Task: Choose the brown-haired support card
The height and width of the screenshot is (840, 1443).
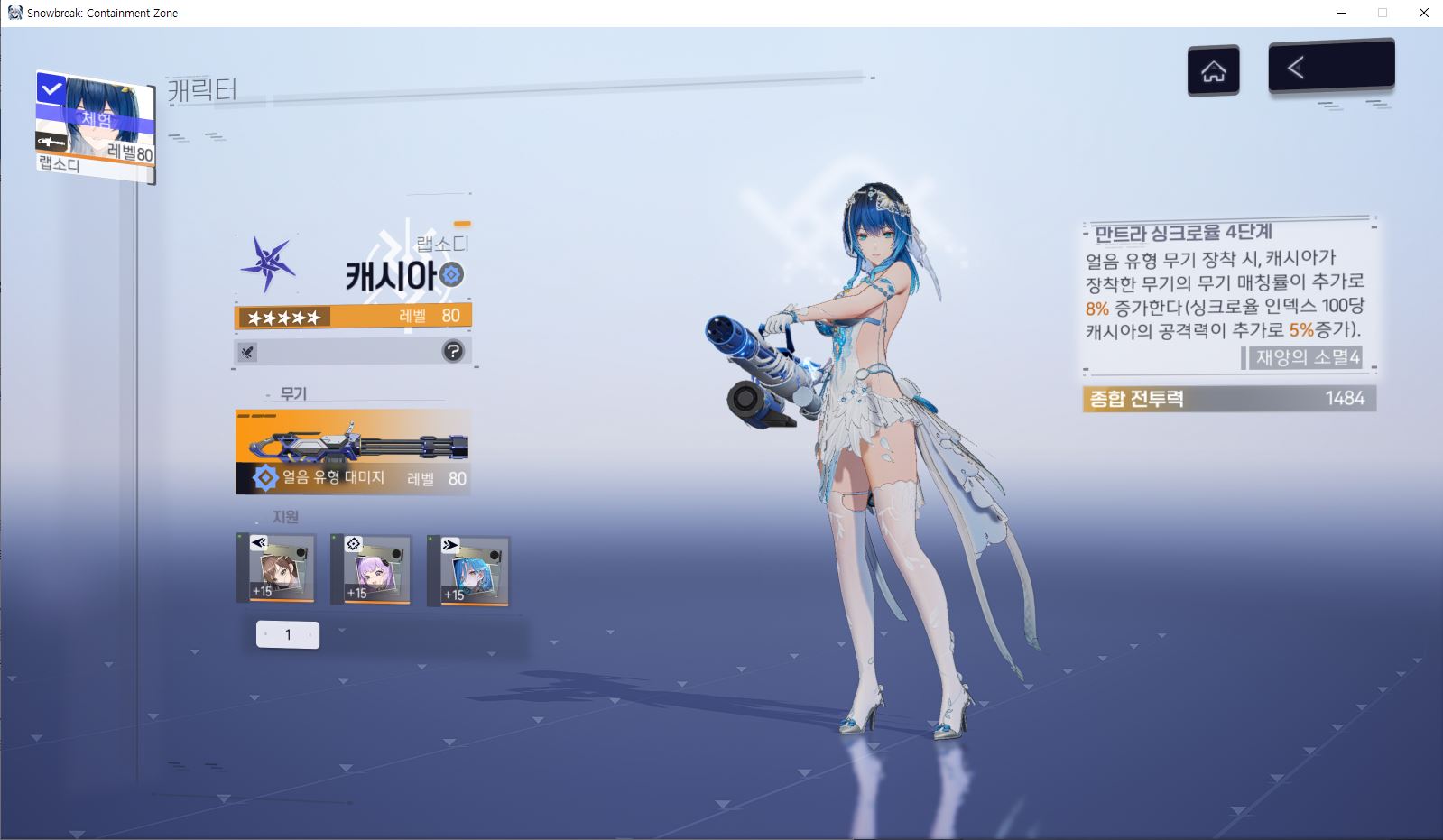Action: tap(282, 568)
